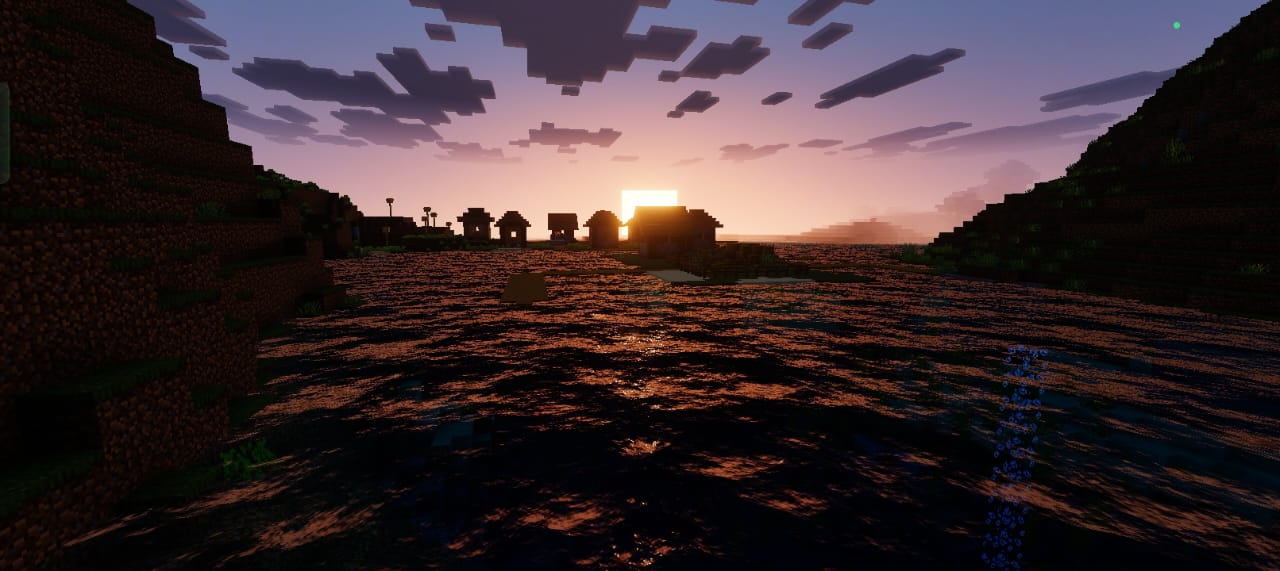The image size is (1280, 571).
Task: Open the edge sidebar handle on the left
Action: [4, 133]
